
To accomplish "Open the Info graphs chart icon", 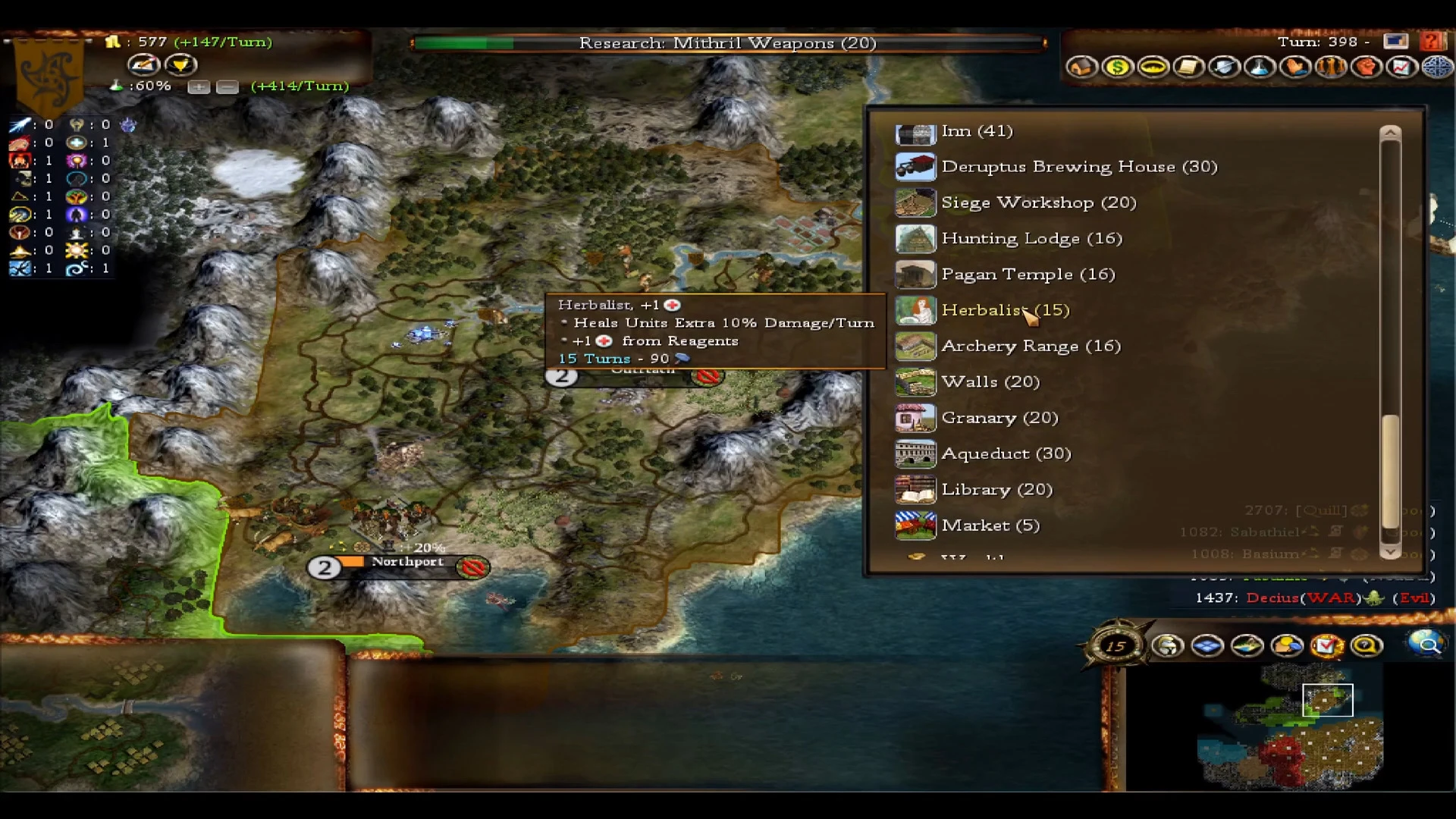I will tap(1401, 67).
